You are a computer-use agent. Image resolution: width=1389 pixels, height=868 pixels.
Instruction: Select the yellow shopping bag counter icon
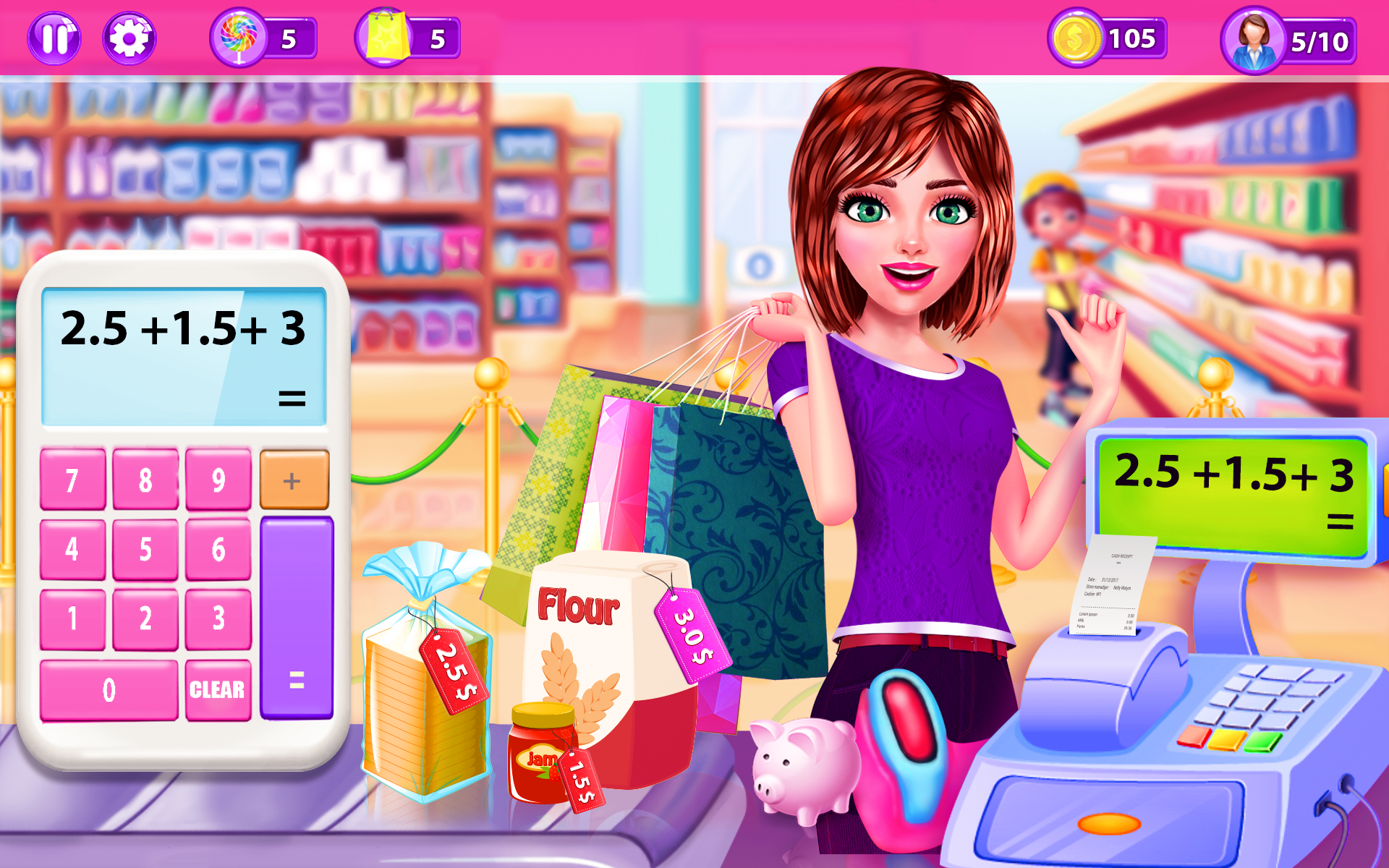386,37
